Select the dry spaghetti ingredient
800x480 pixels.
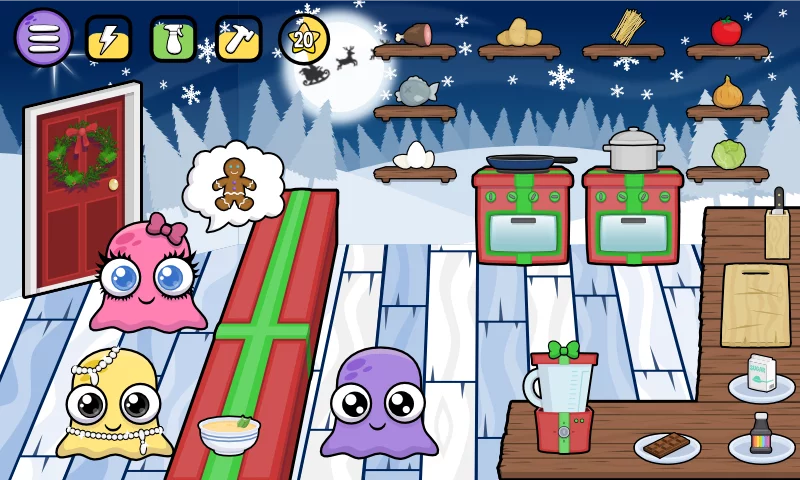pos(626,28)
